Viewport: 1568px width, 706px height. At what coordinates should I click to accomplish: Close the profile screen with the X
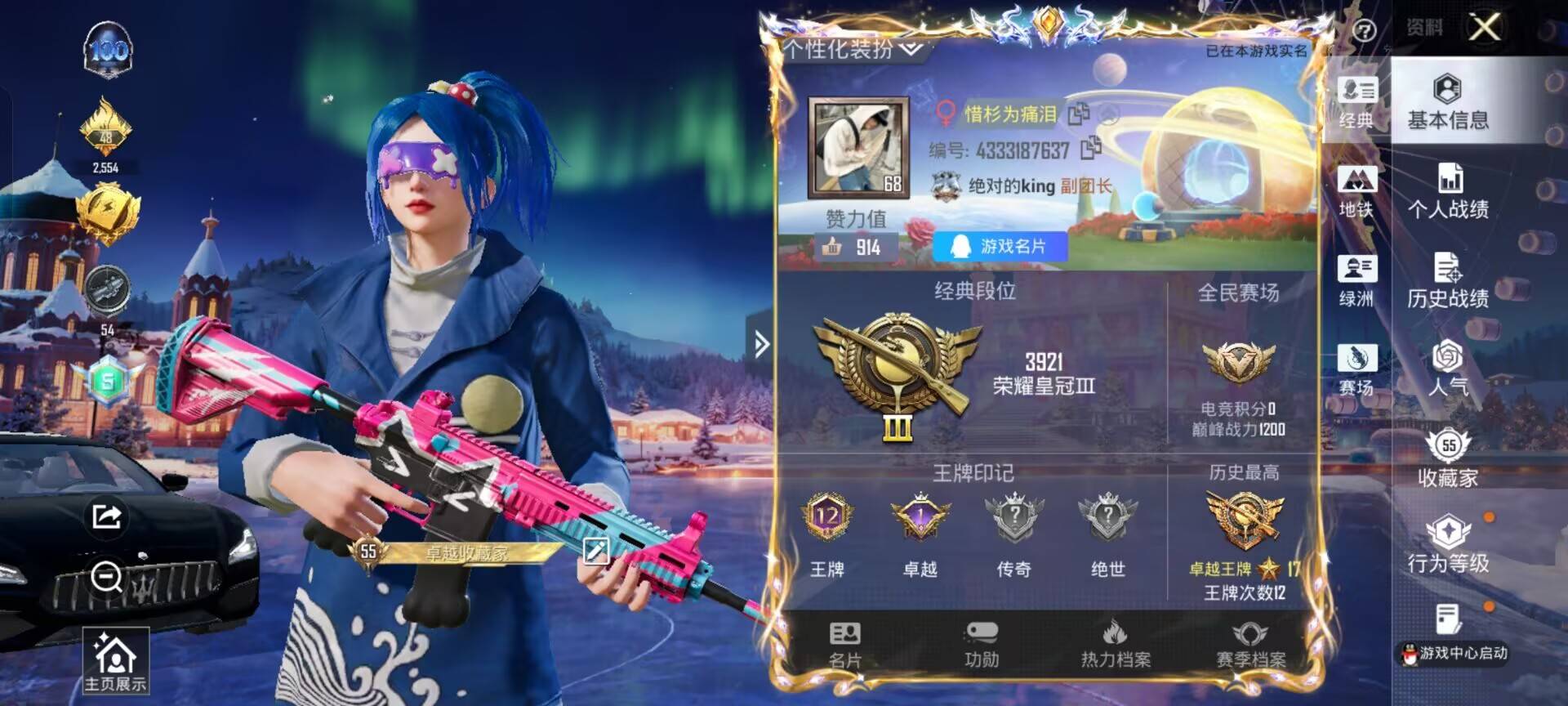1484,27
